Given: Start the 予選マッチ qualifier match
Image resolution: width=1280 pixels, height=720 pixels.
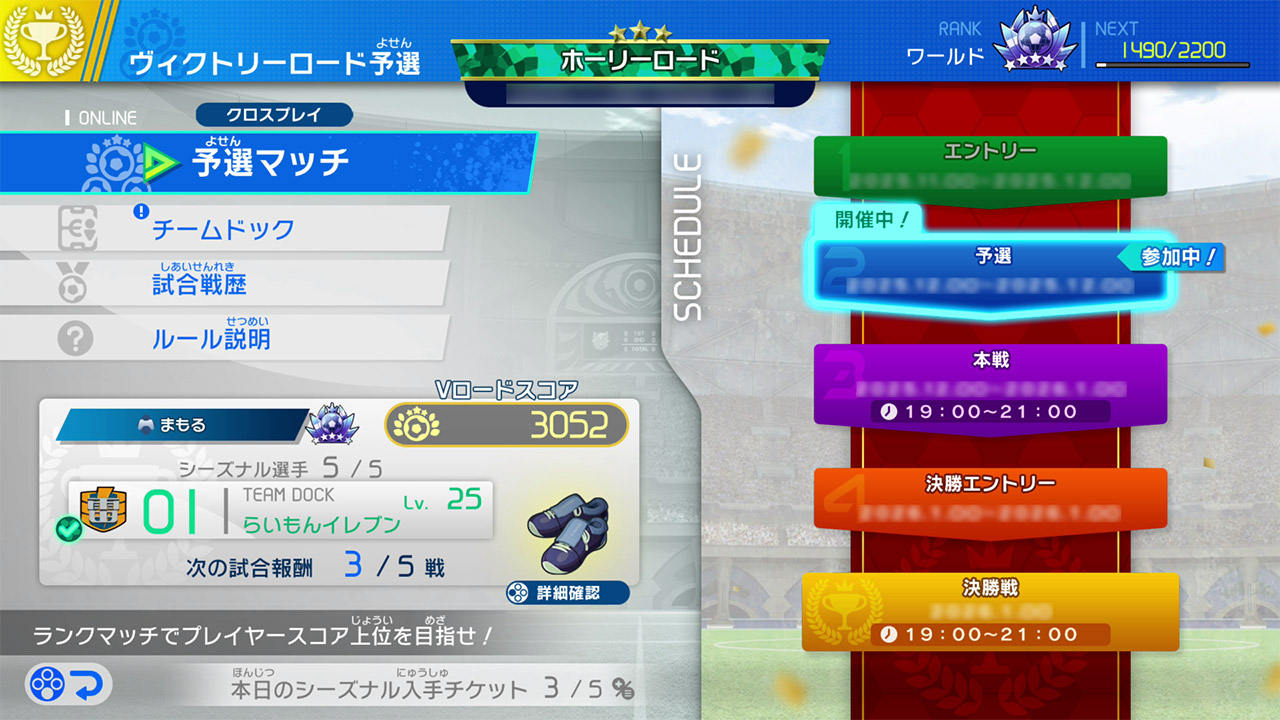Looking at the screenshot, I should click(x=268, y=162).
